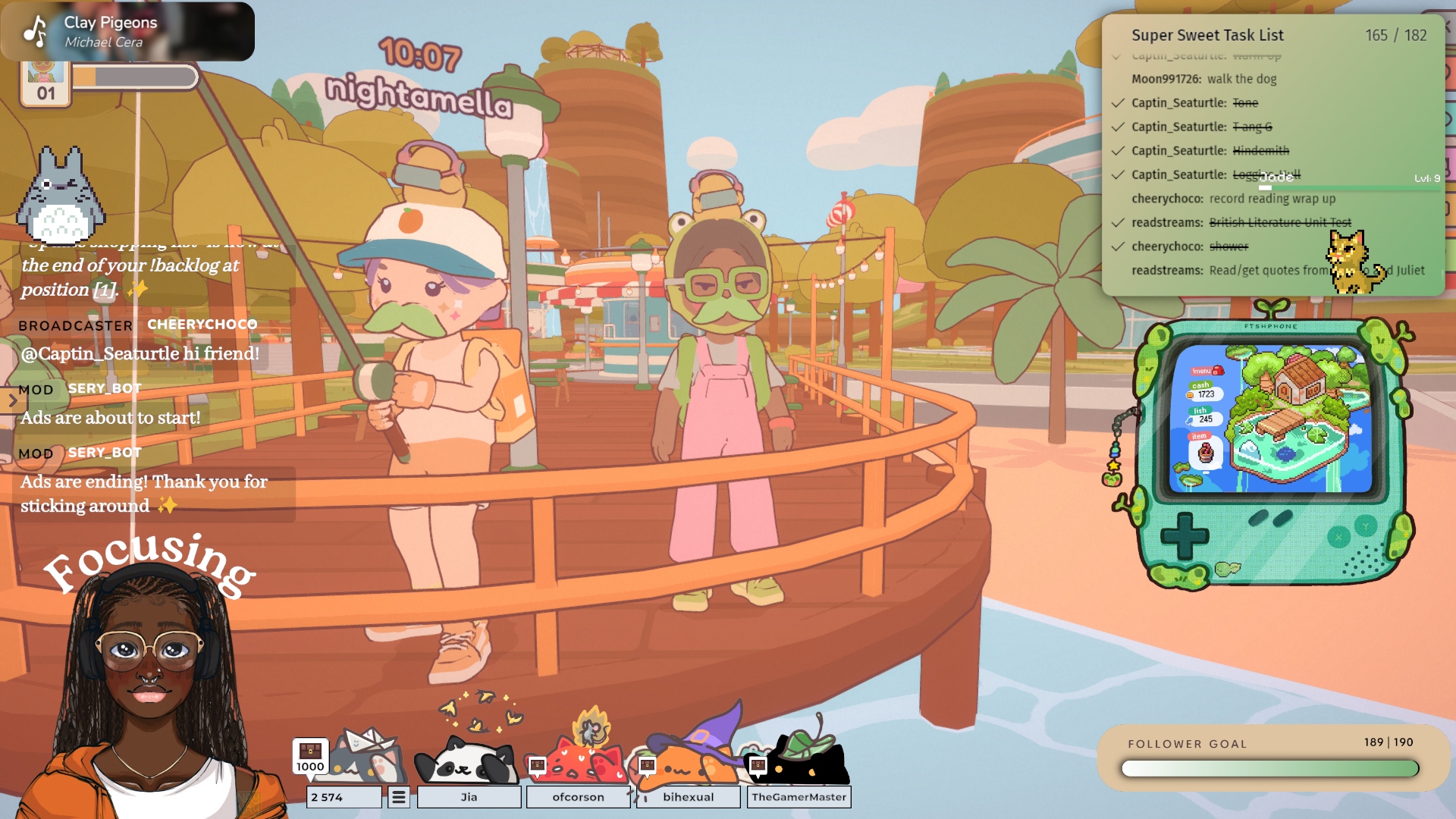
Task: Open the red !menu button on the Fishphone
Action: pyautogui.click(x=1207, y=371)
